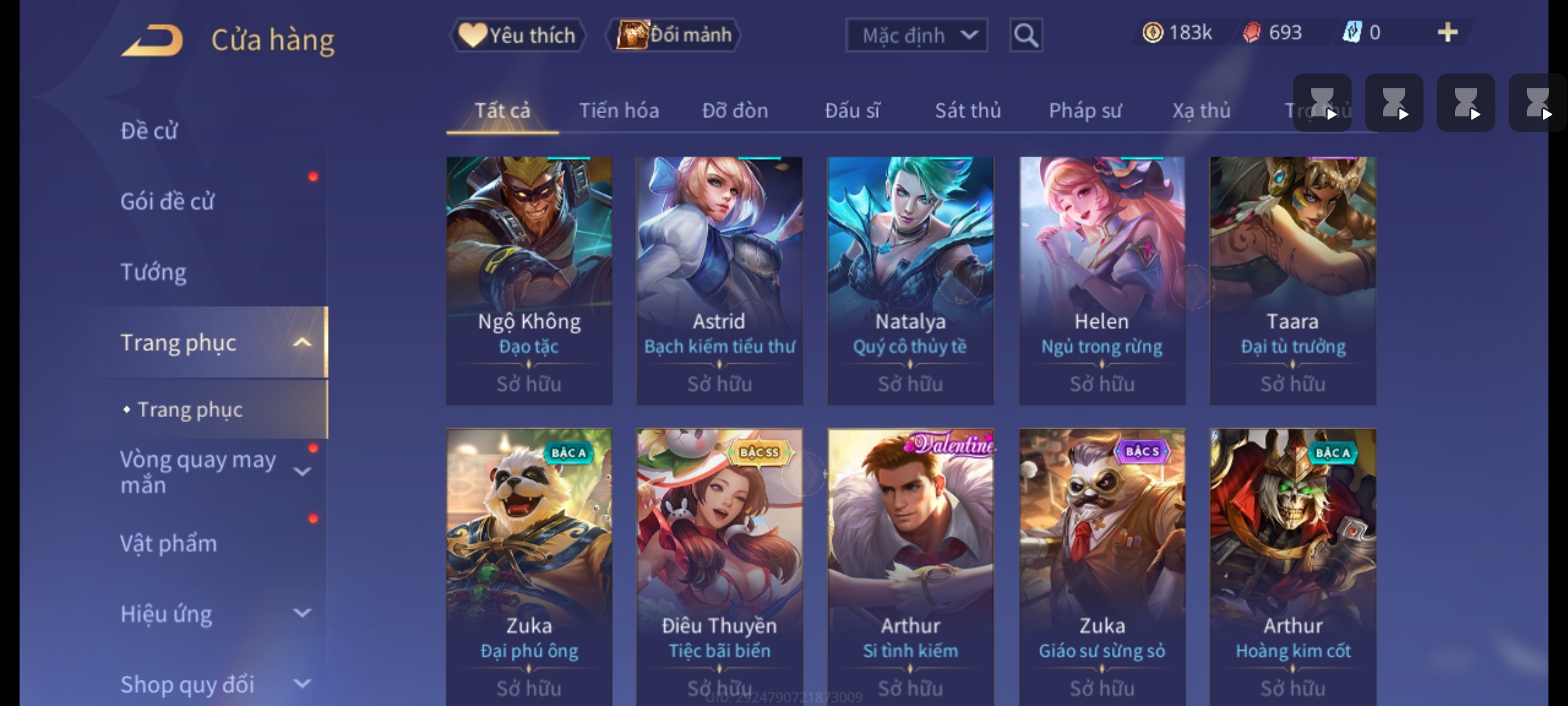Open the Đề cử menu entry
Viewport: 1568px width, 706px height.
click(149, 131)
